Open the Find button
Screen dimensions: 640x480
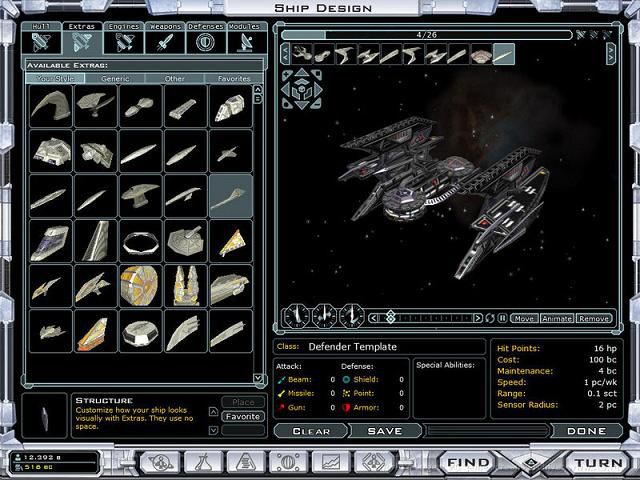pyautogui.click(x=469, y=463)
